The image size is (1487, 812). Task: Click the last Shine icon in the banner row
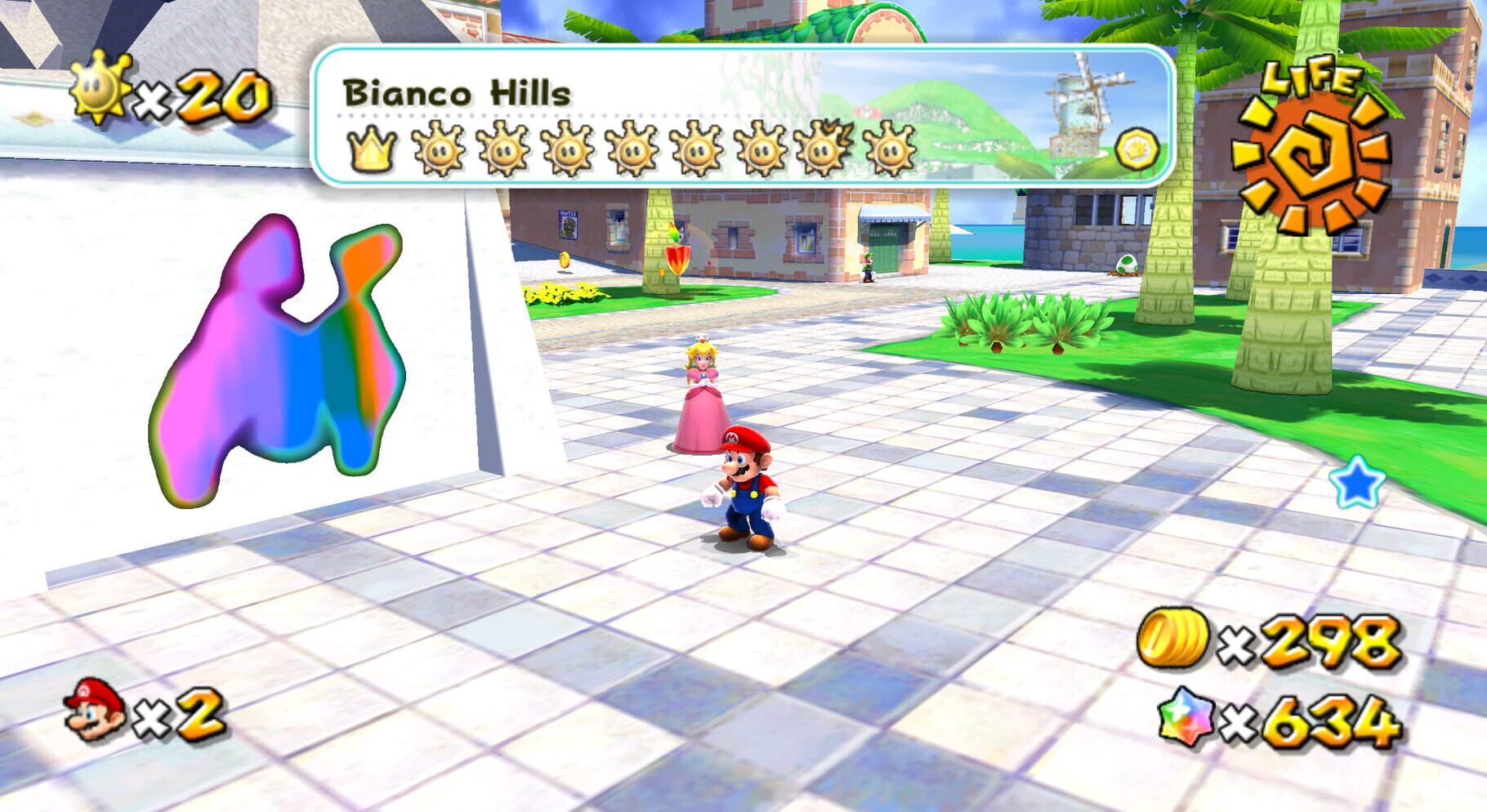coord(888,149)
